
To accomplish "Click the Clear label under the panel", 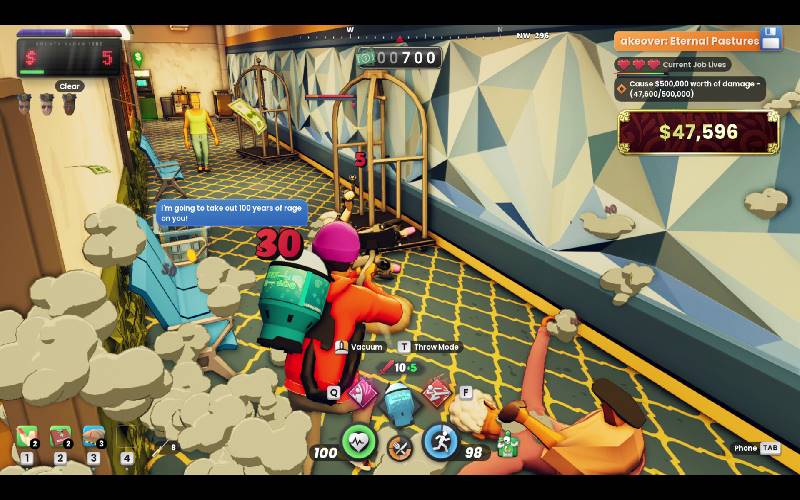I will click(x=69, y=86).
